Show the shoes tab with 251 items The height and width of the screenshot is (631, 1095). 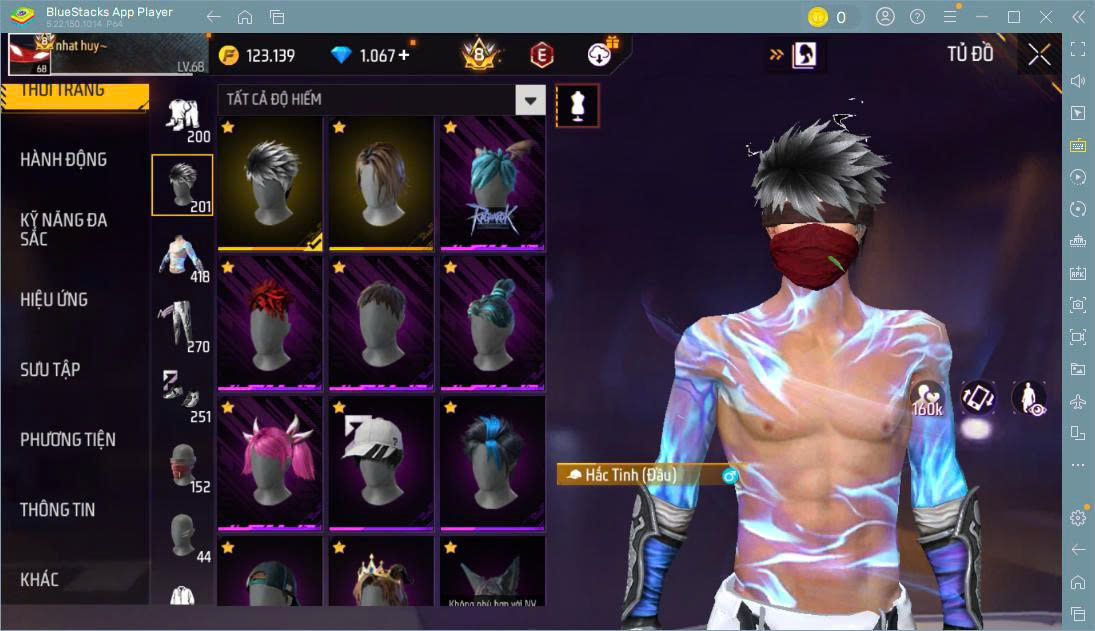182,395
